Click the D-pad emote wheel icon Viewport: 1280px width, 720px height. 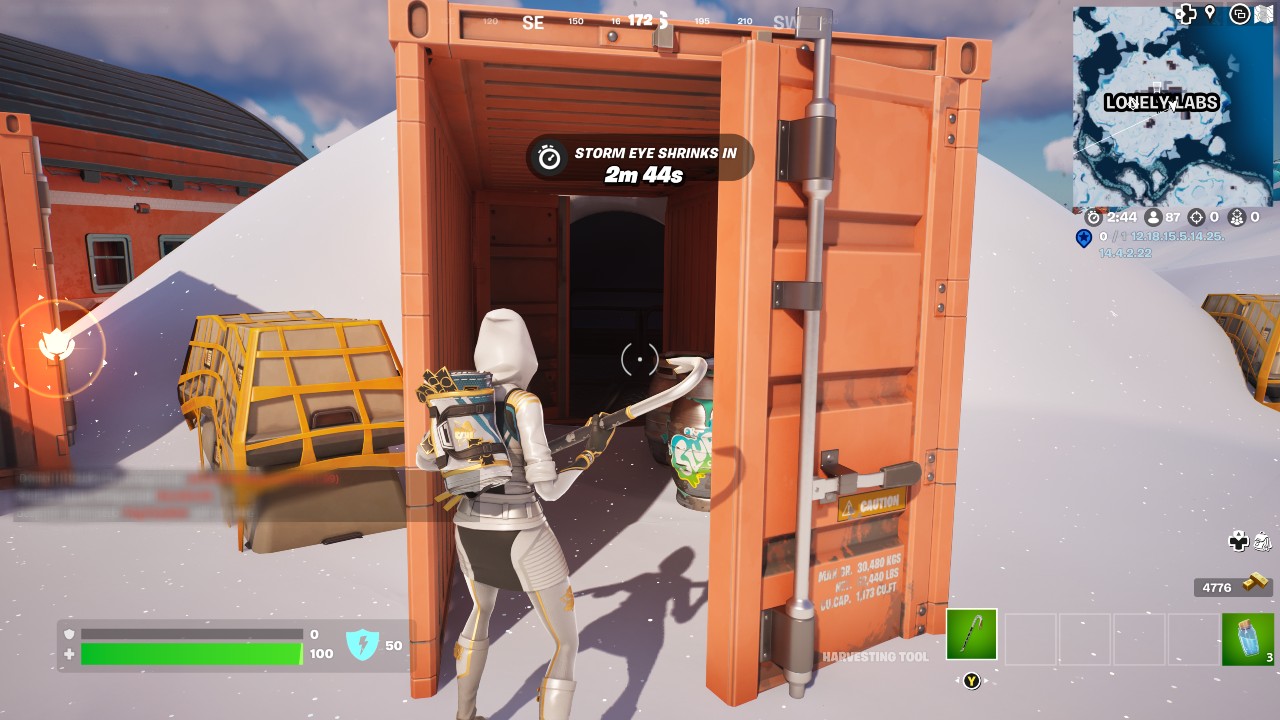click(x=1239, y=542)
